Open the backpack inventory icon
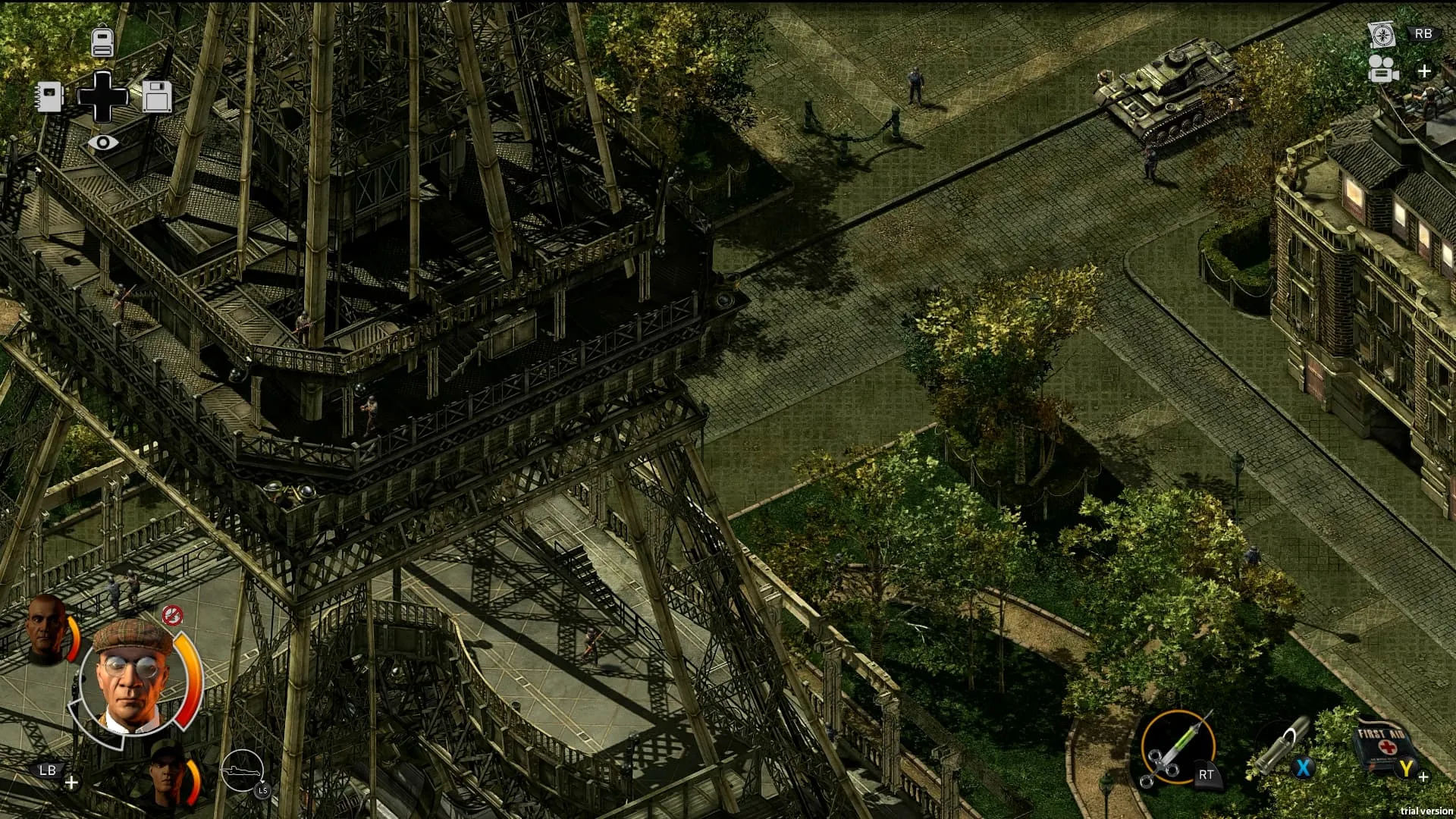This screenshot has height=819, width=1456. click(102, 41)
